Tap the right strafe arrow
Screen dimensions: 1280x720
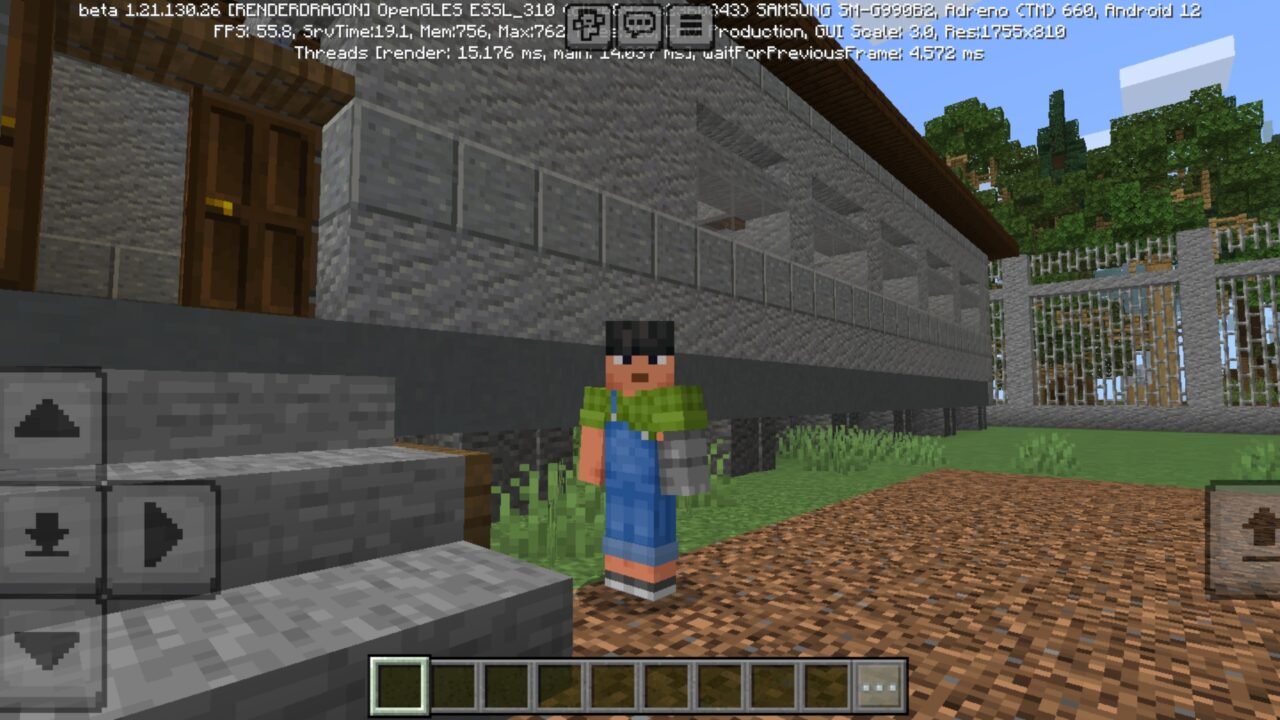[160, 540]
